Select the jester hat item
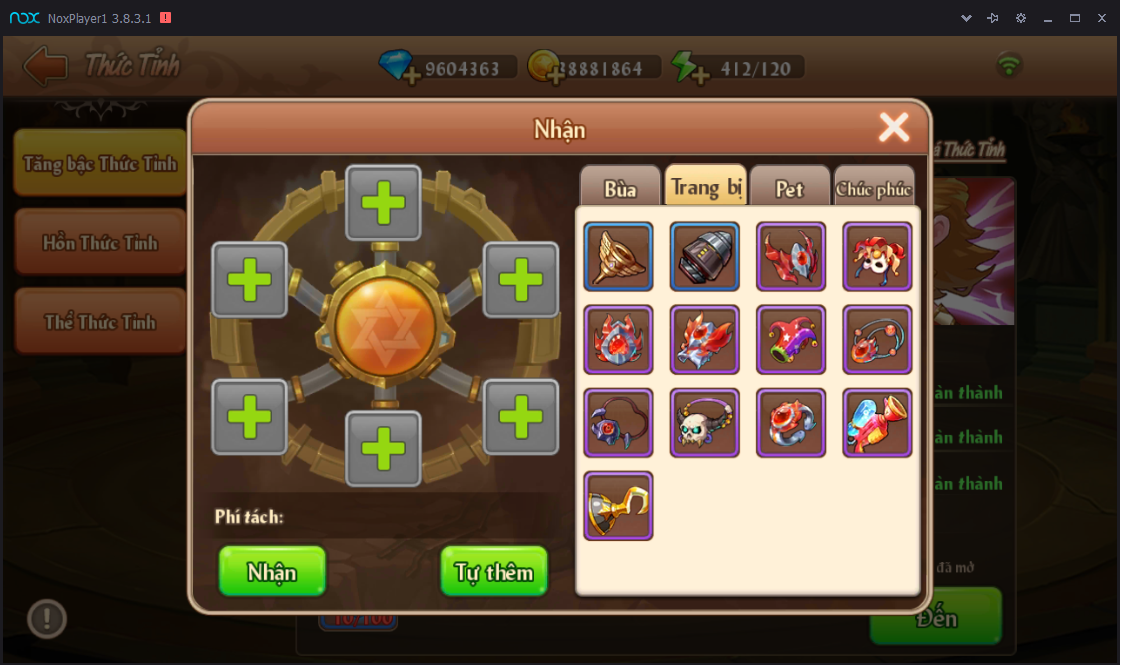This screenshot has width=1121, height=665. click(790, 340)
